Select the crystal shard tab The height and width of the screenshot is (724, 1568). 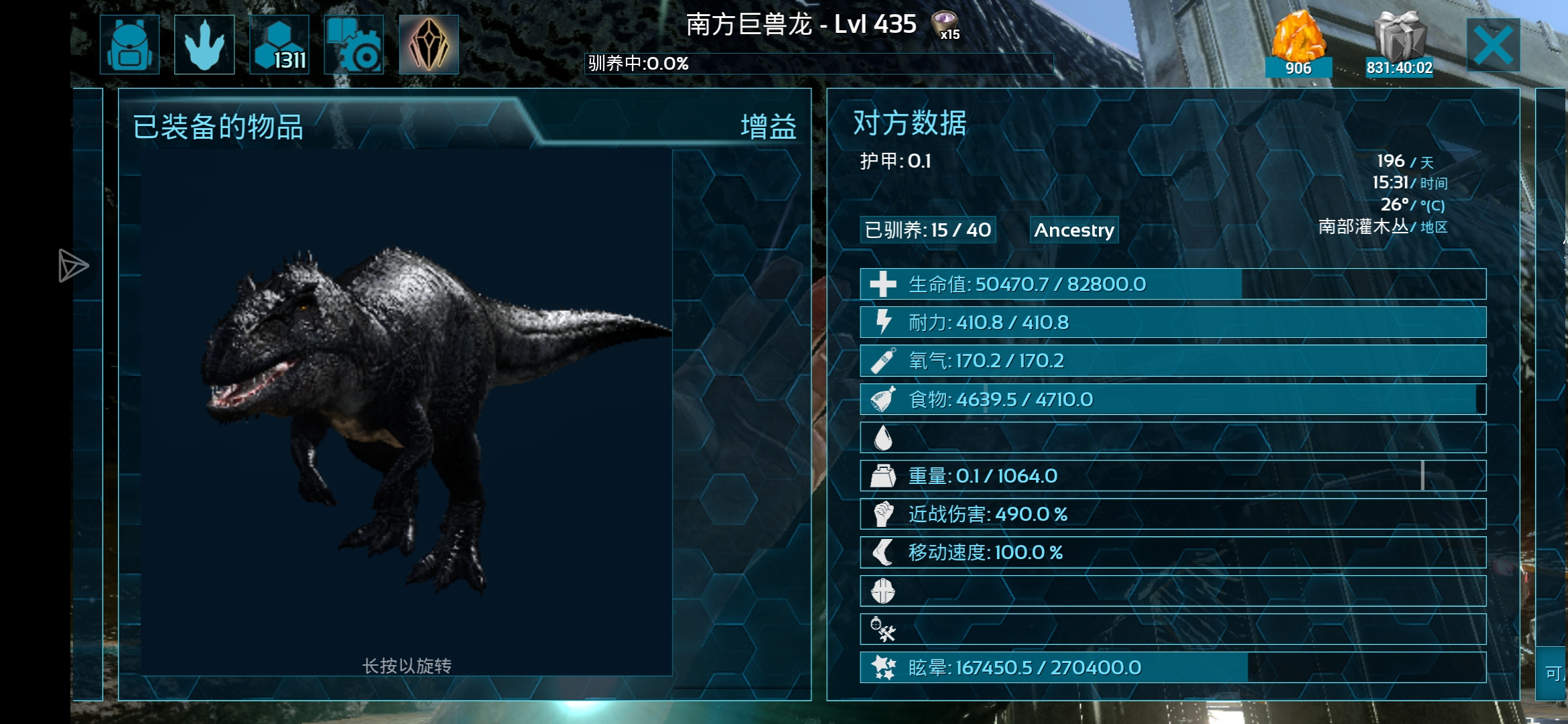pyautogui.click(x=429, y=45)
